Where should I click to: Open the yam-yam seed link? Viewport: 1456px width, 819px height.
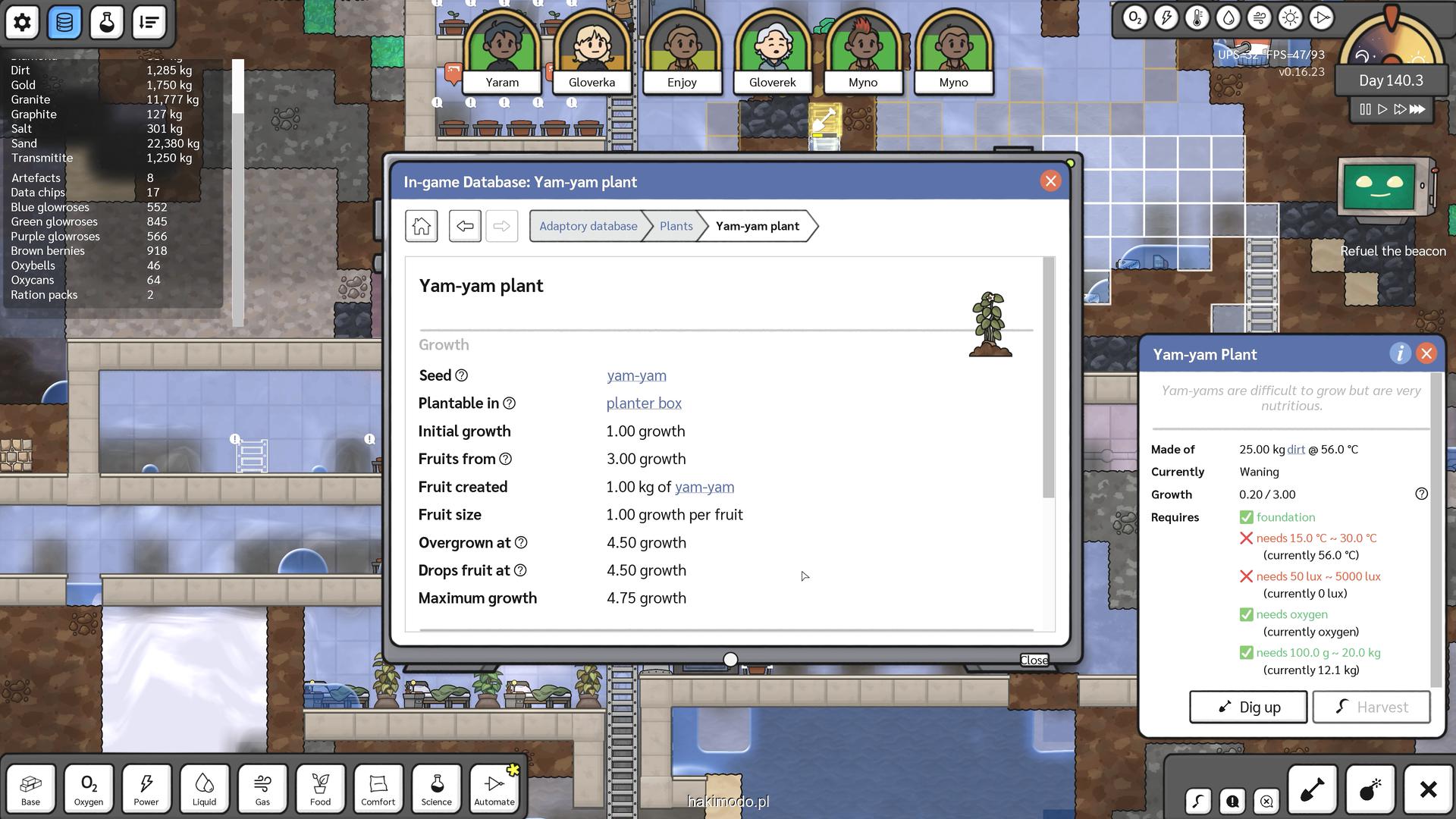[x=636, y=375]
